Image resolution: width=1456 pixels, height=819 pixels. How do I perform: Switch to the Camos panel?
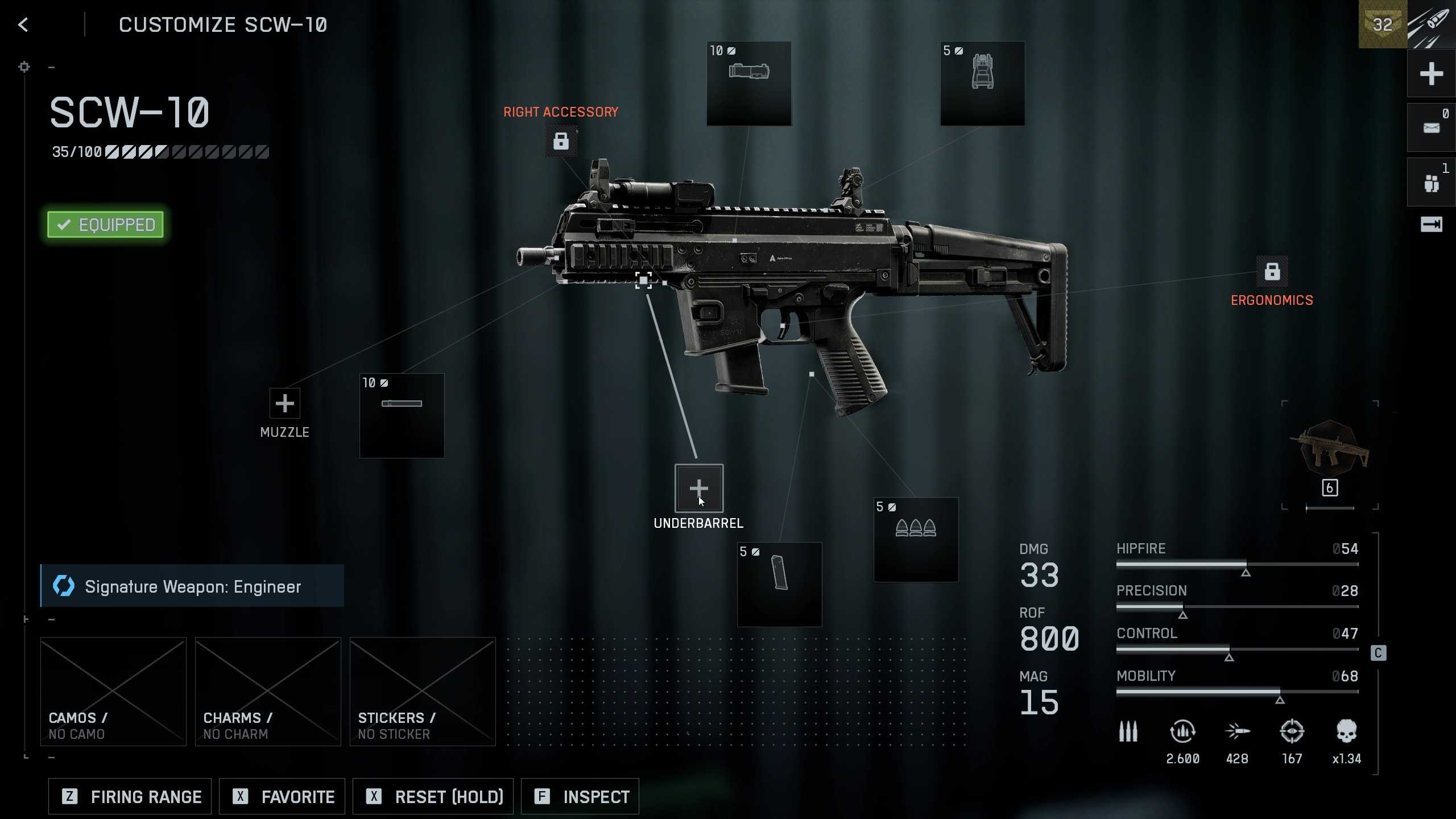click(x=113, y=692)
